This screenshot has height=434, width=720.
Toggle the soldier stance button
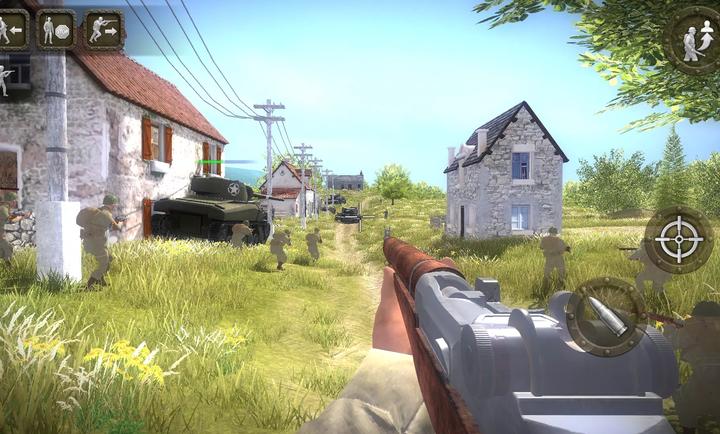point(696,40)
